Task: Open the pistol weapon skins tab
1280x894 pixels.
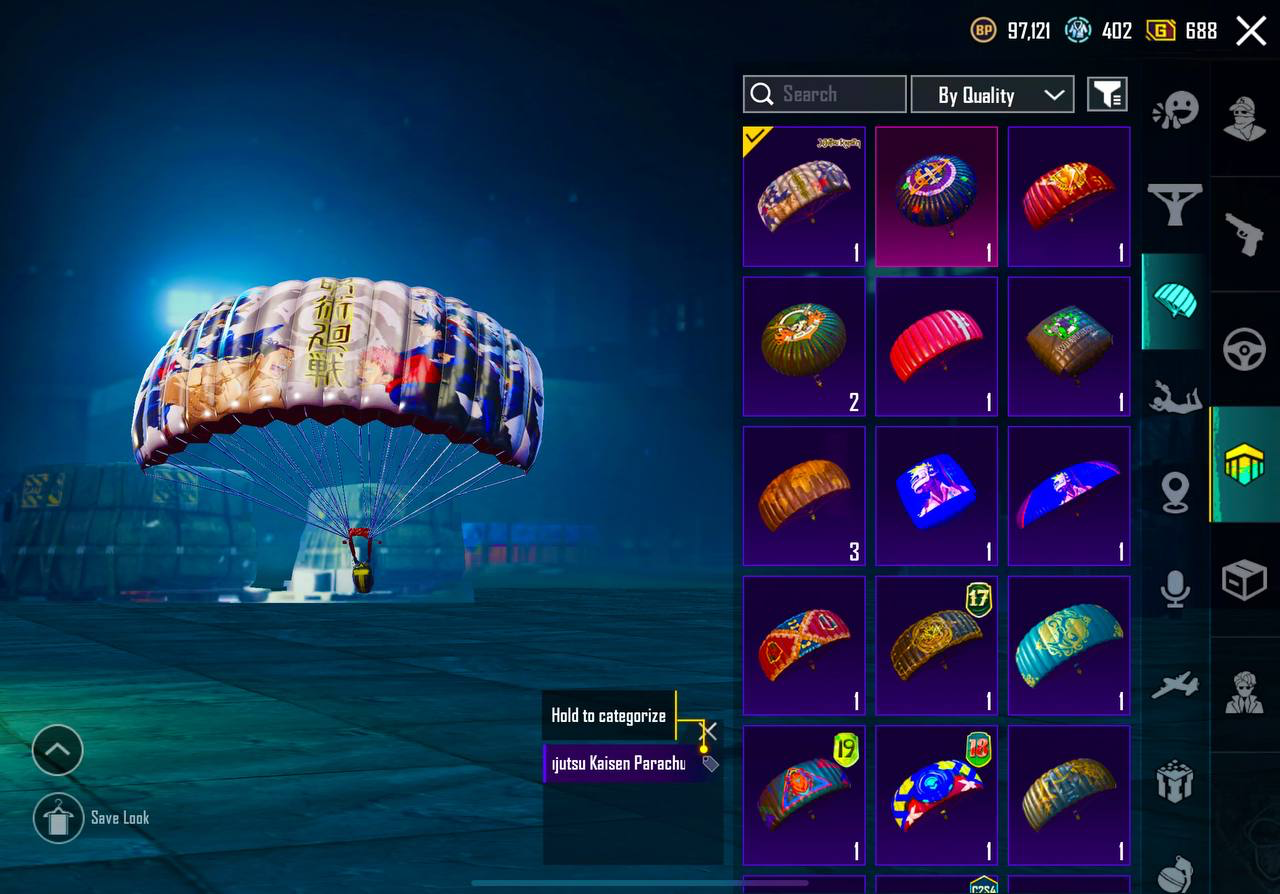Action: click(x=1245, y=234)
